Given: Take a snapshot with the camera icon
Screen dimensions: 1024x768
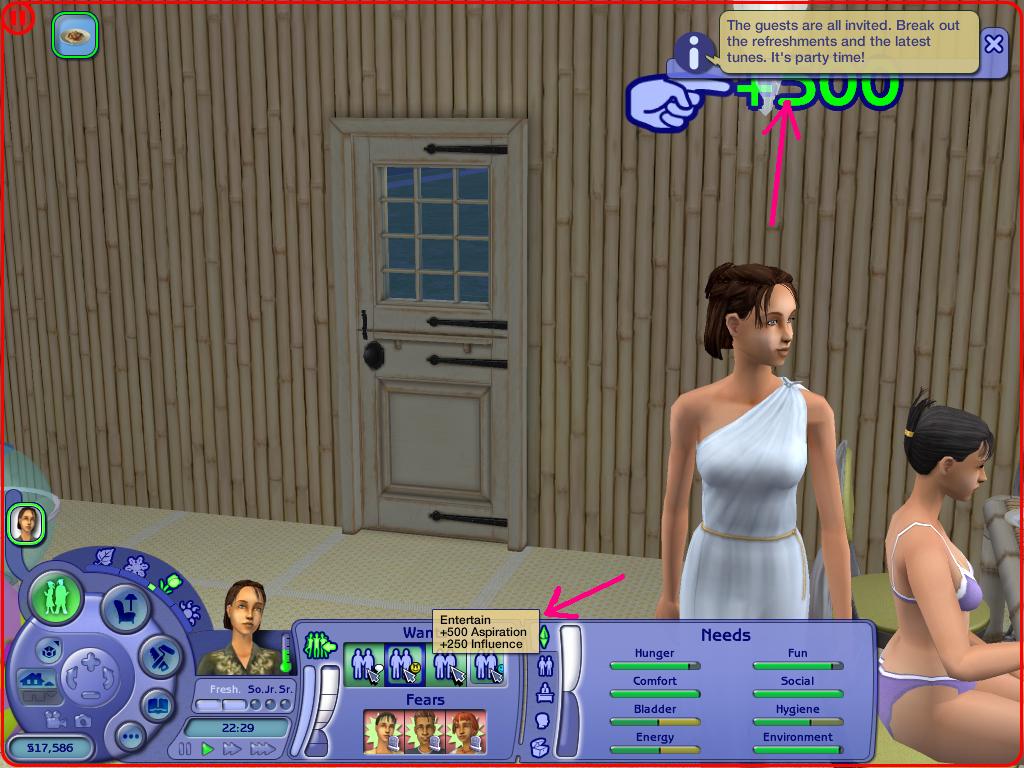Looking at the screenshot, I should point(82,719).
